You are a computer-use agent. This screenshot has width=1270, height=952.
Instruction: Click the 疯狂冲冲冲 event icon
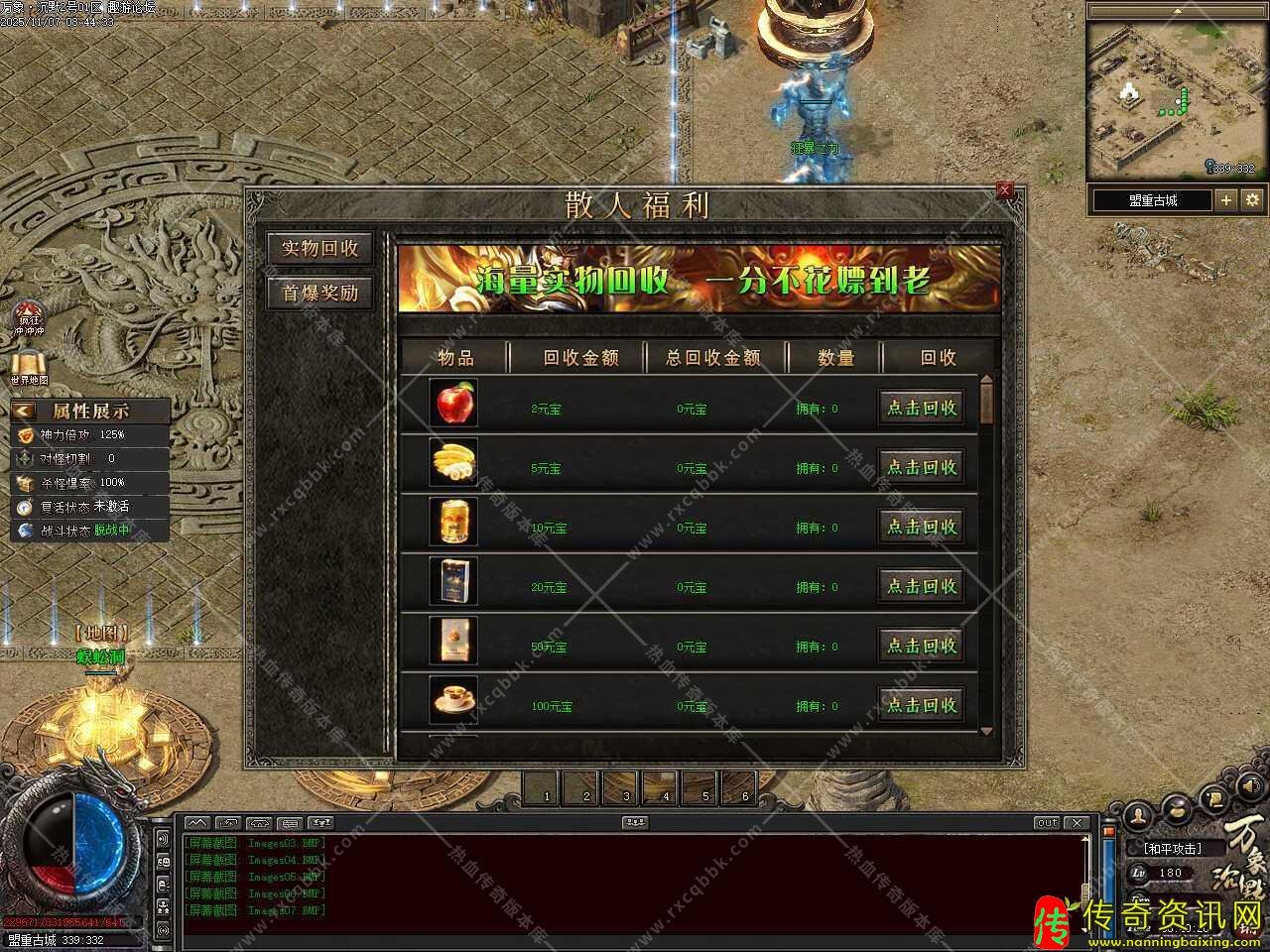(x=29, y=319)
